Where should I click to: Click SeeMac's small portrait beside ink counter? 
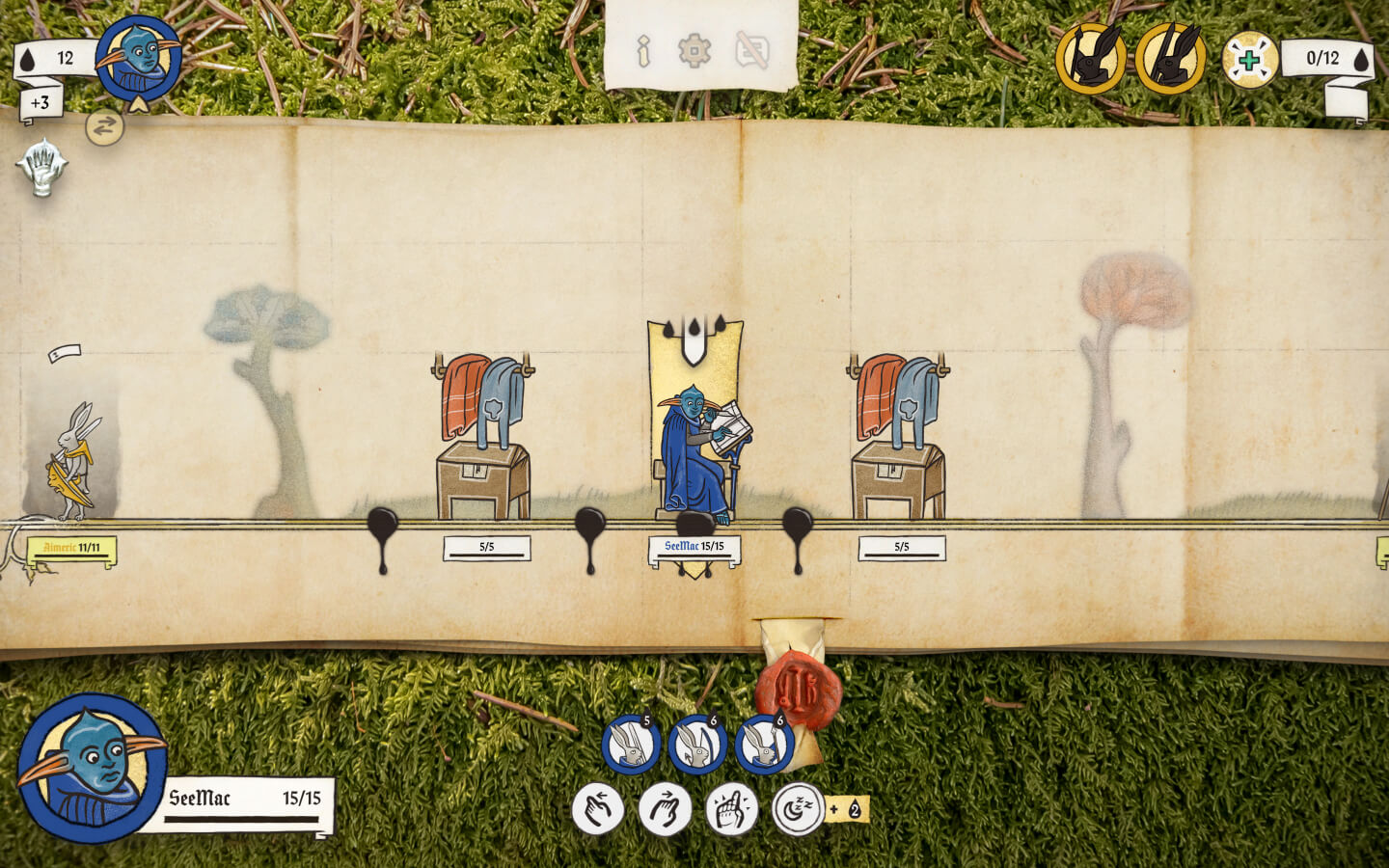[139, 58]
